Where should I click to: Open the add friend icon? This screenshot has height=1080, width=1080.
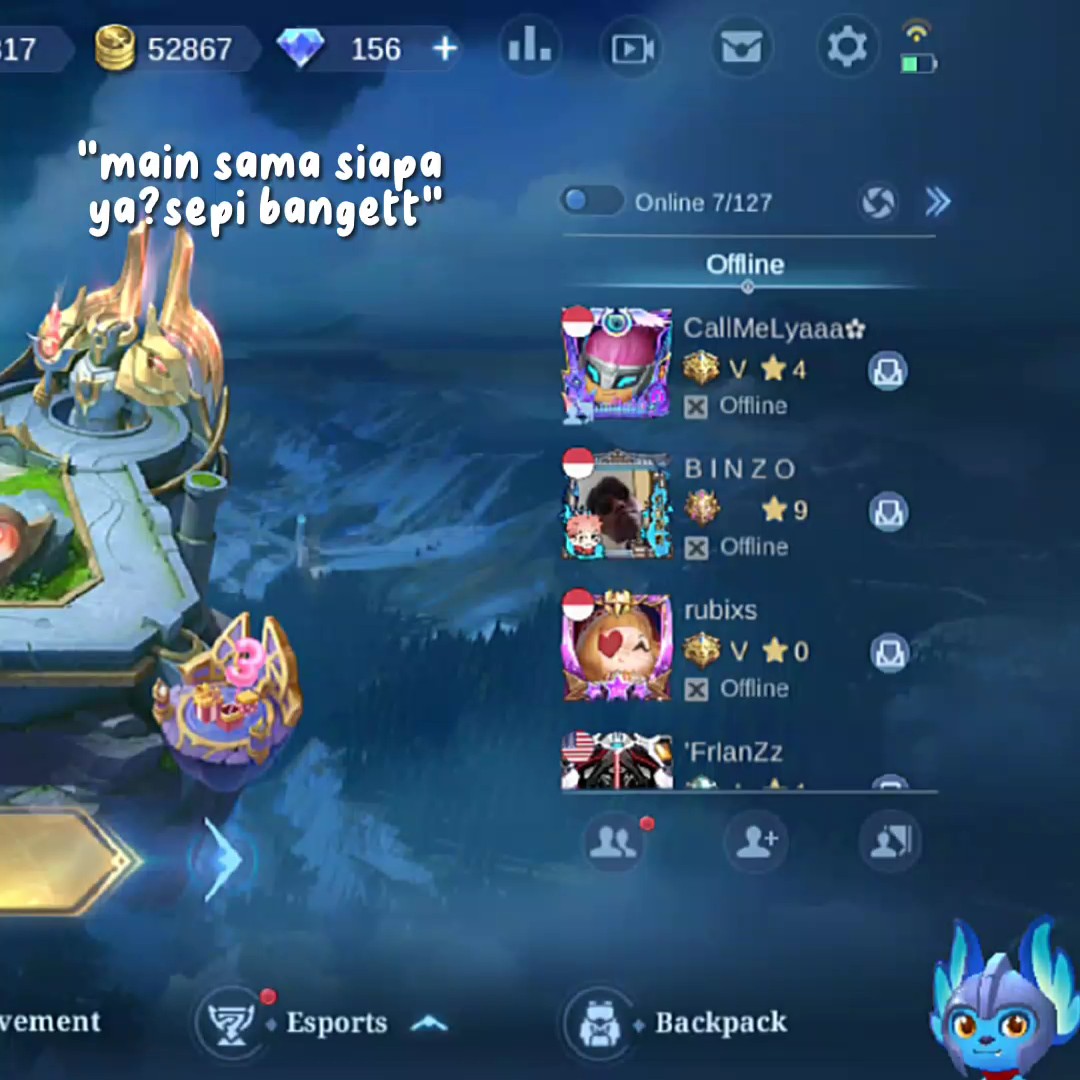[756, 842]
